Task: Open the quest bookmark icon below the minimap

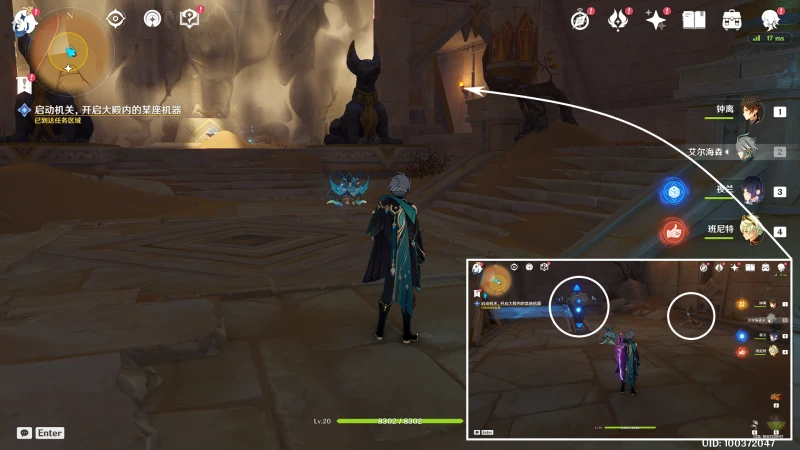Action: 23,85
